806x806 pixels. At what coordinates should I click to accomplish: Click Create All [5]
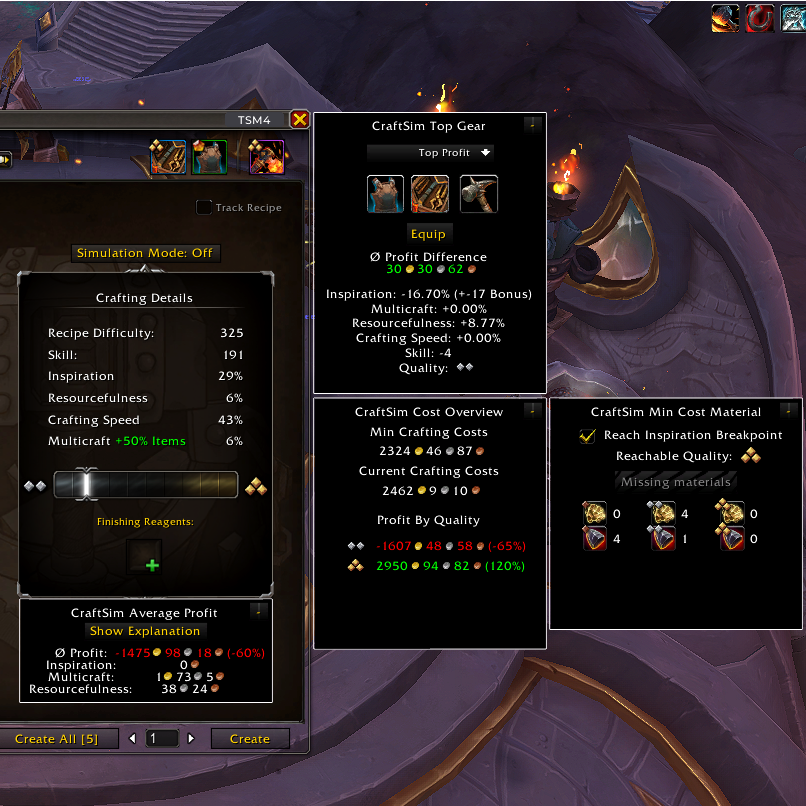56,739
